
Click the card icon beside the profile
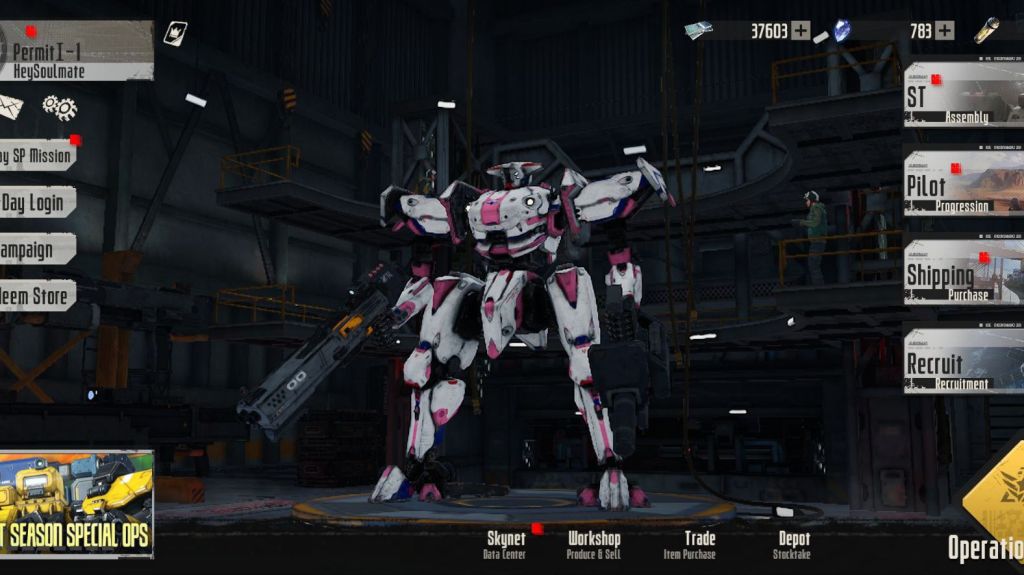175,33
